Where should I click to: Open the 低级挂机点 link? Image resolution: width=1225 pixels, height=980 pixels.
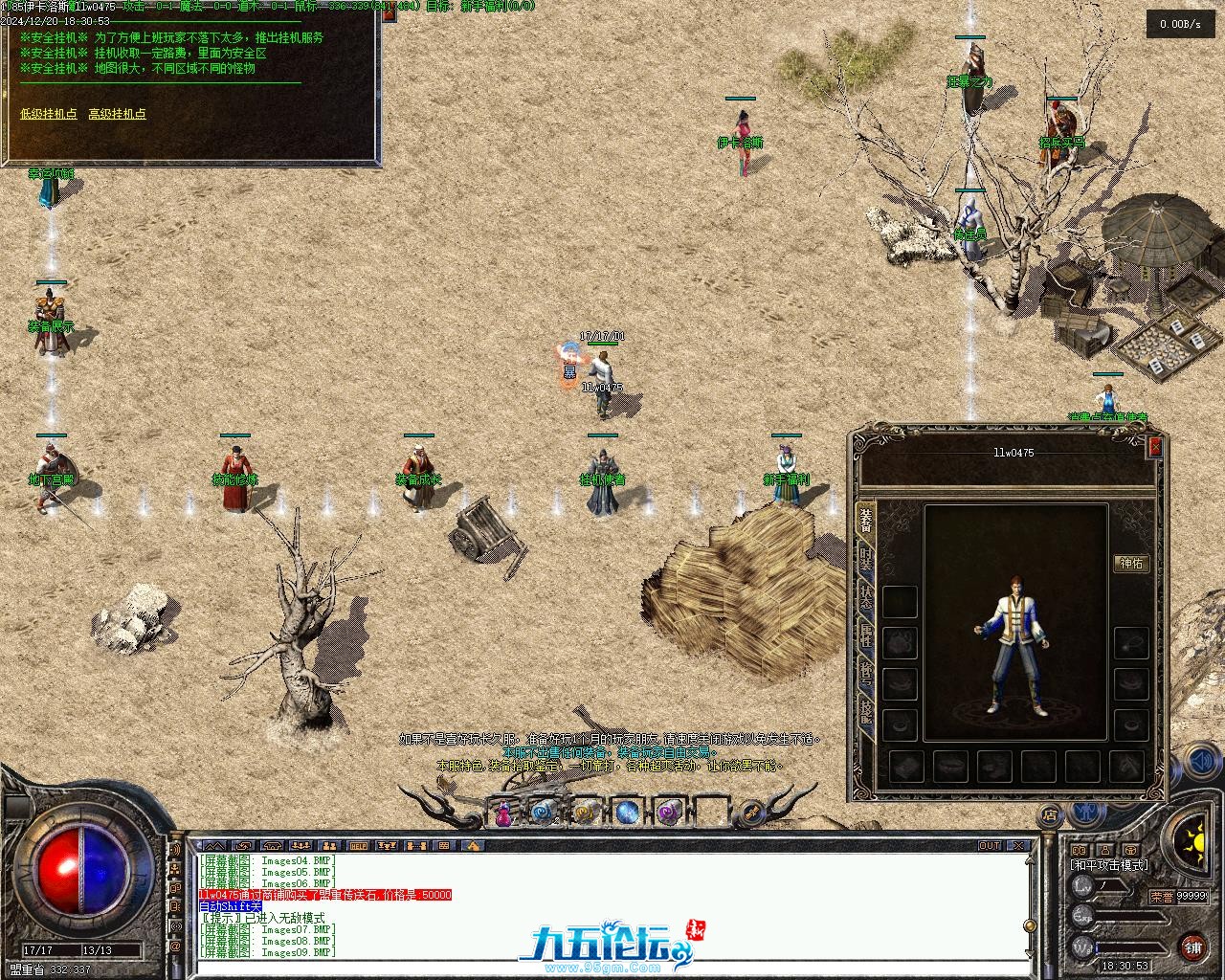pos(49,114)
